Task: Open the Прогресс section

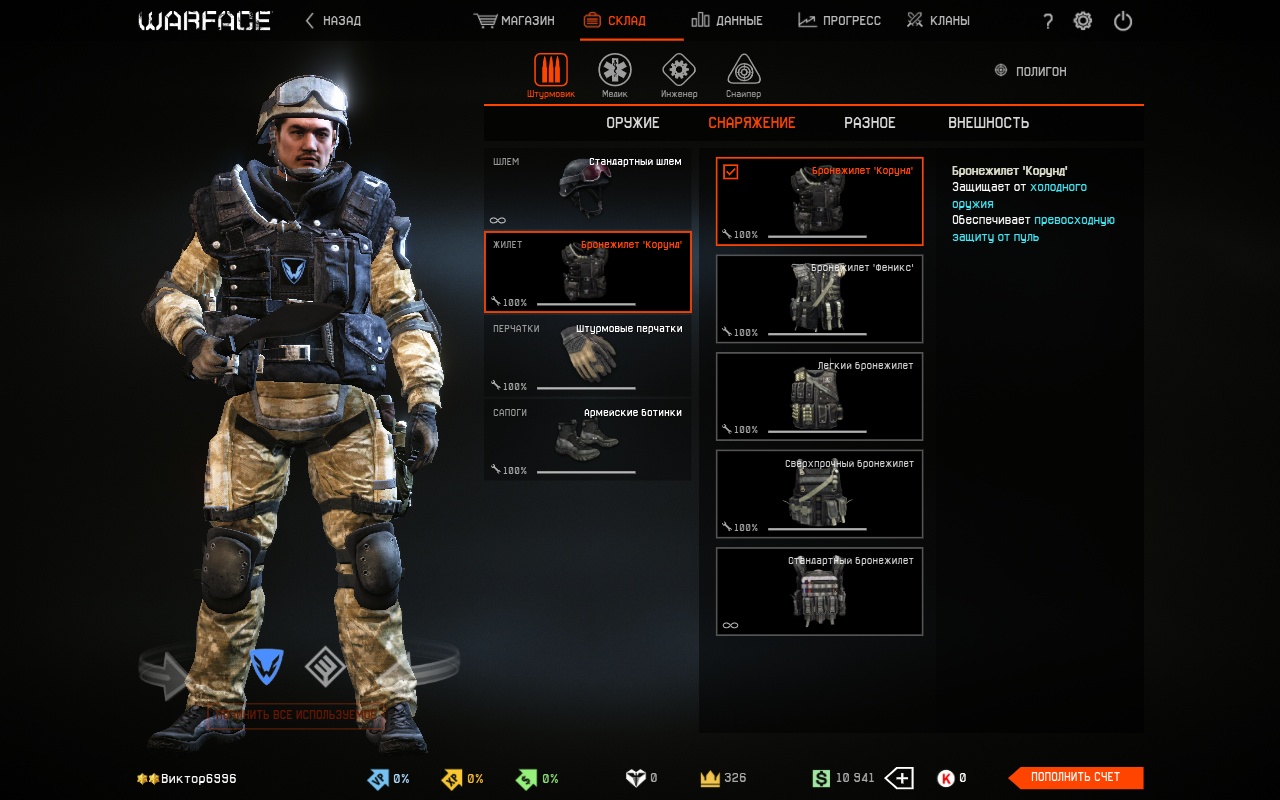Action: tap(839, 20)
